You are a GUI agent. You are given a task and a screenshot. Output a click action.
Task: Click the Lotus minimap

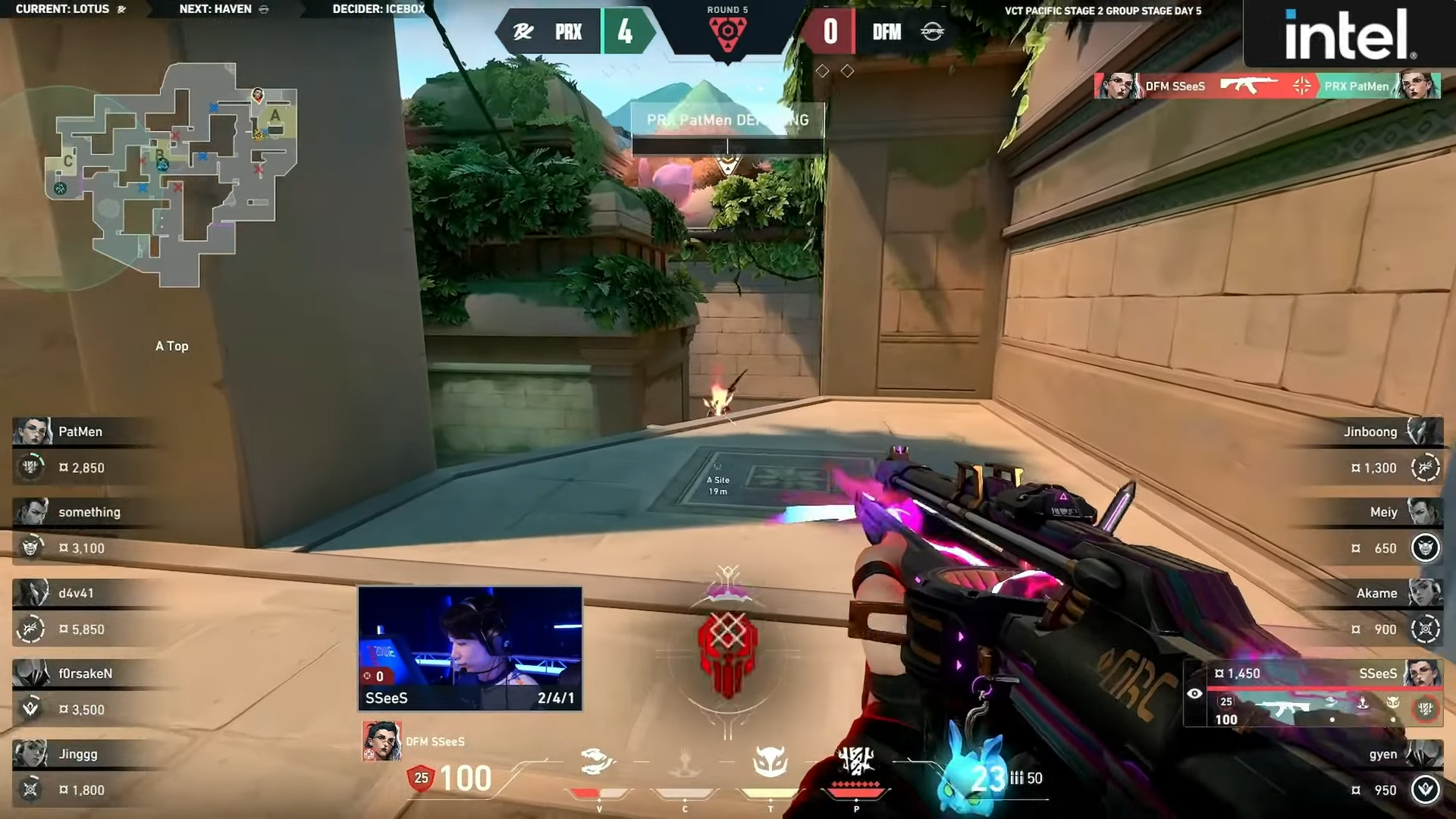pos(171,174)
